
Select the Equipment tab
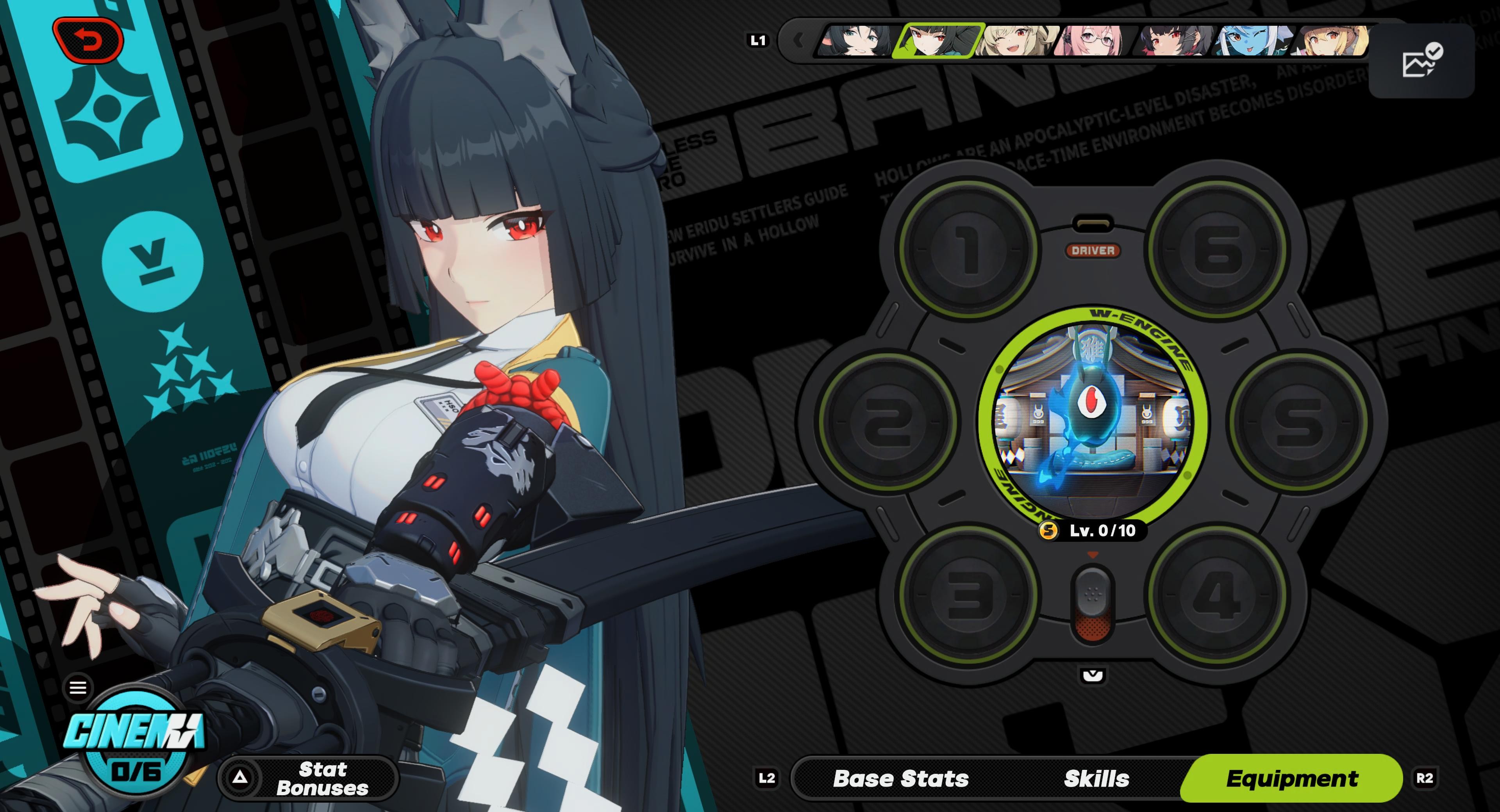(x=1291, y=778)
